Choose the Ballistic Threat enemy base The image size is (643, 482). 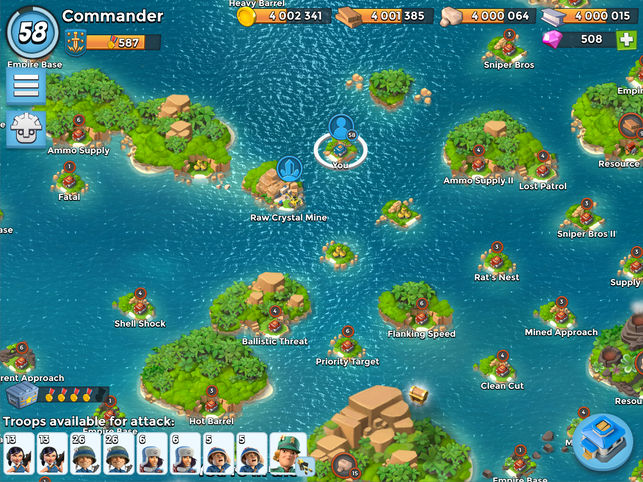tap(275, 322)
